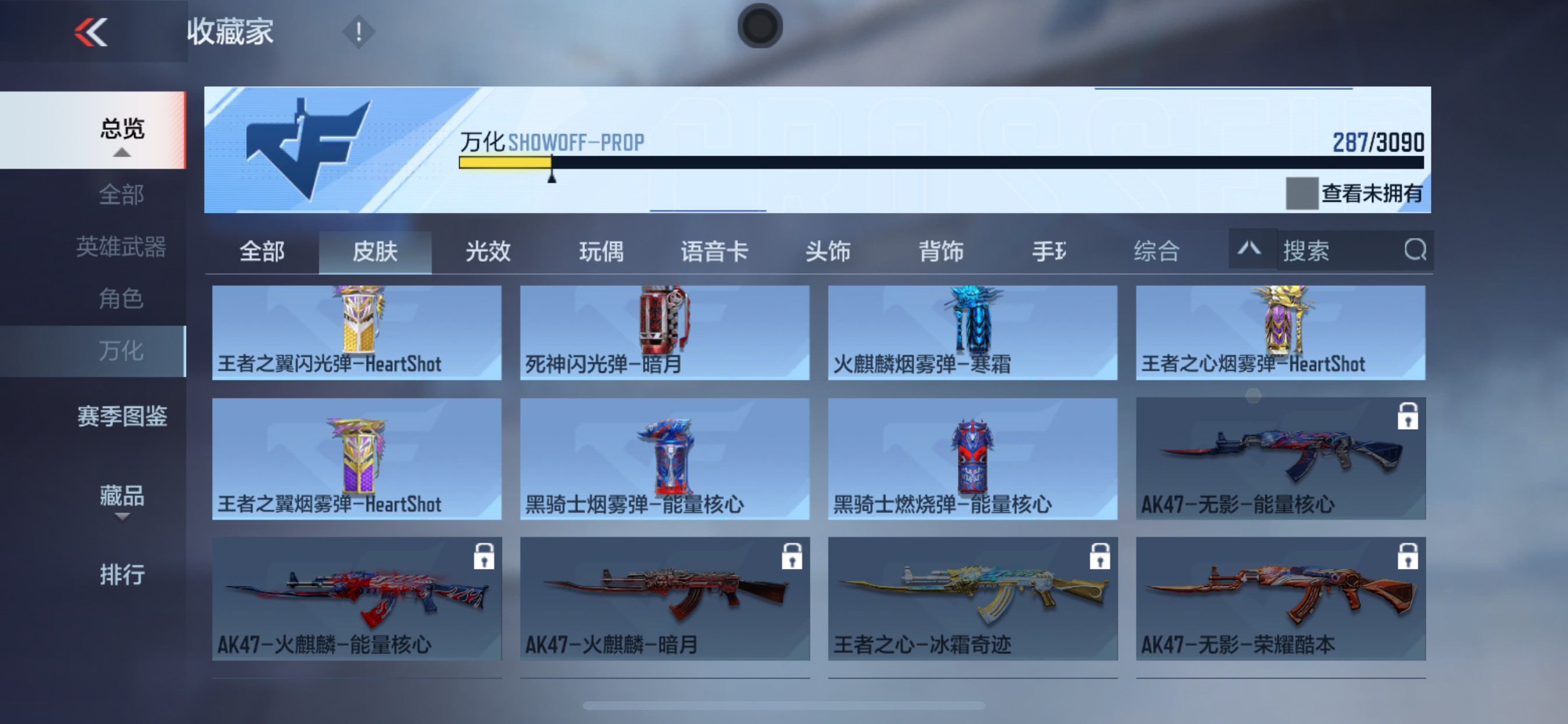
Task: Open the 排行 ranking page
Action: point(121,574)
